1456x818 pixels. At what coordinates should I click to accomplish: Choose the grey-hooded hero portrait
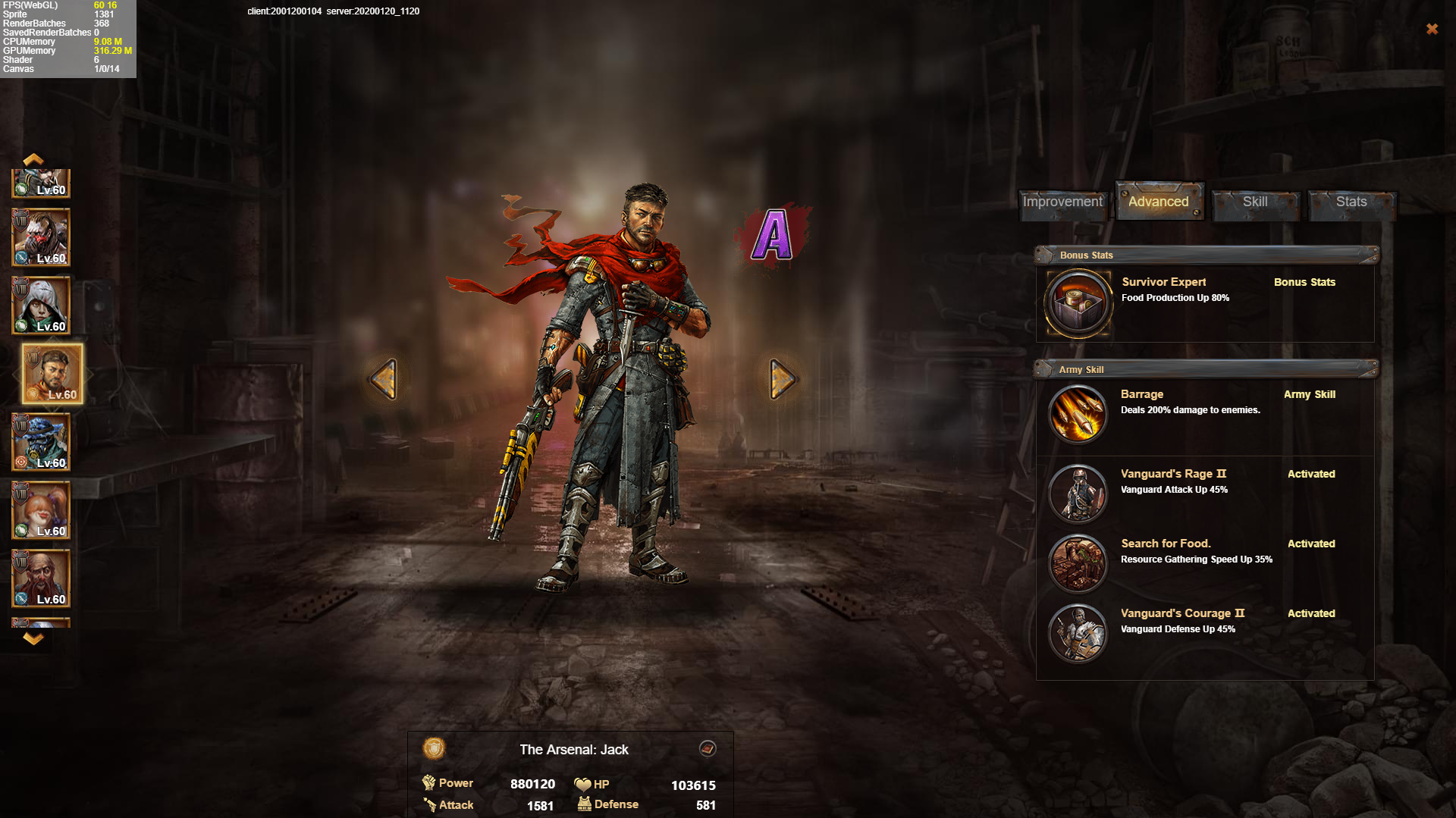click(42, 306)
